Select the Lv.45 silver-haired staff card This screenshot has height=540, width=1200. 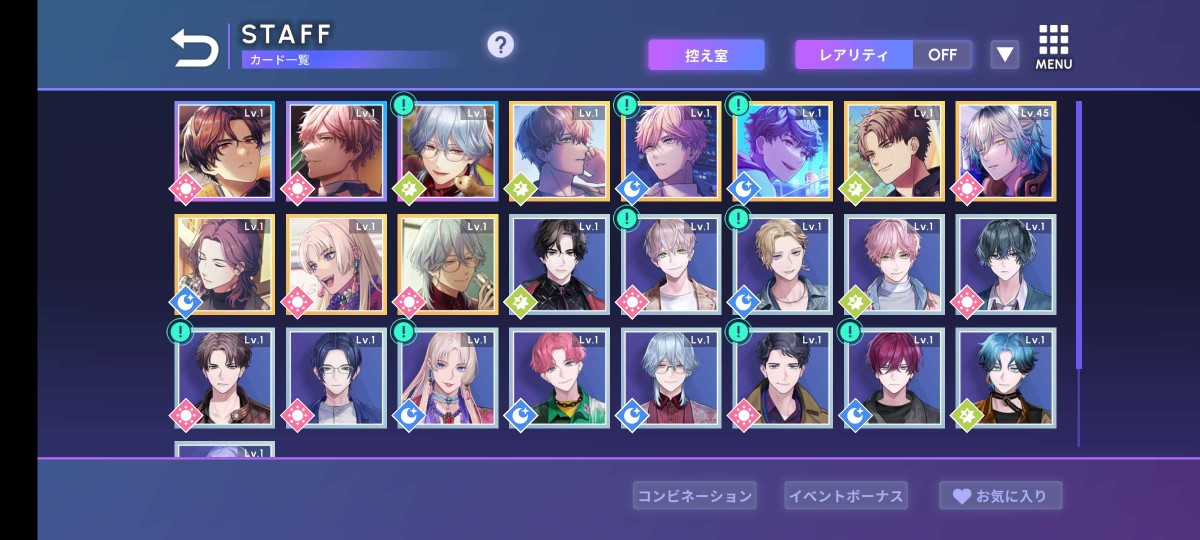(x=1006, y=151)
